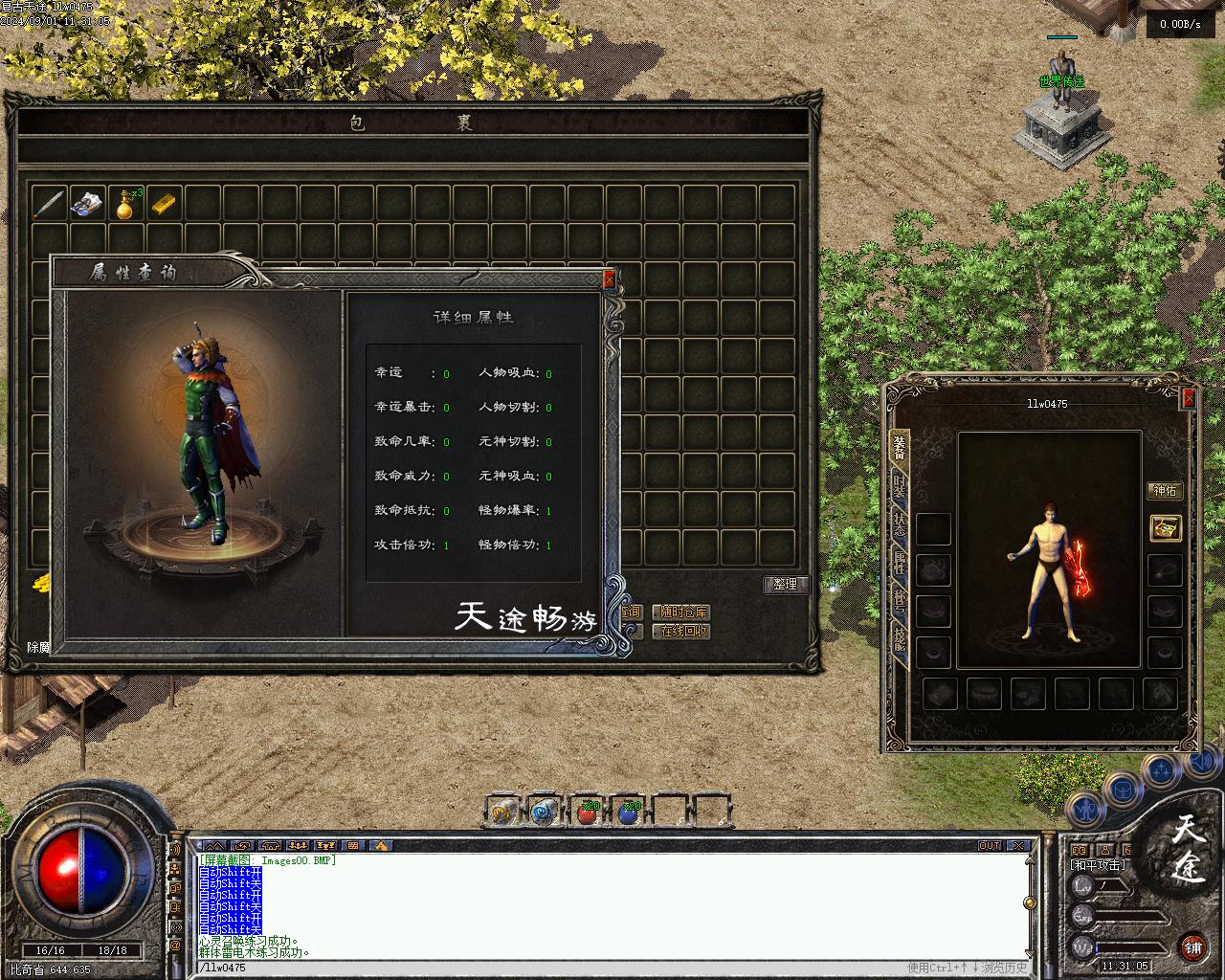Use the blue potion in the hotbar

628,813
